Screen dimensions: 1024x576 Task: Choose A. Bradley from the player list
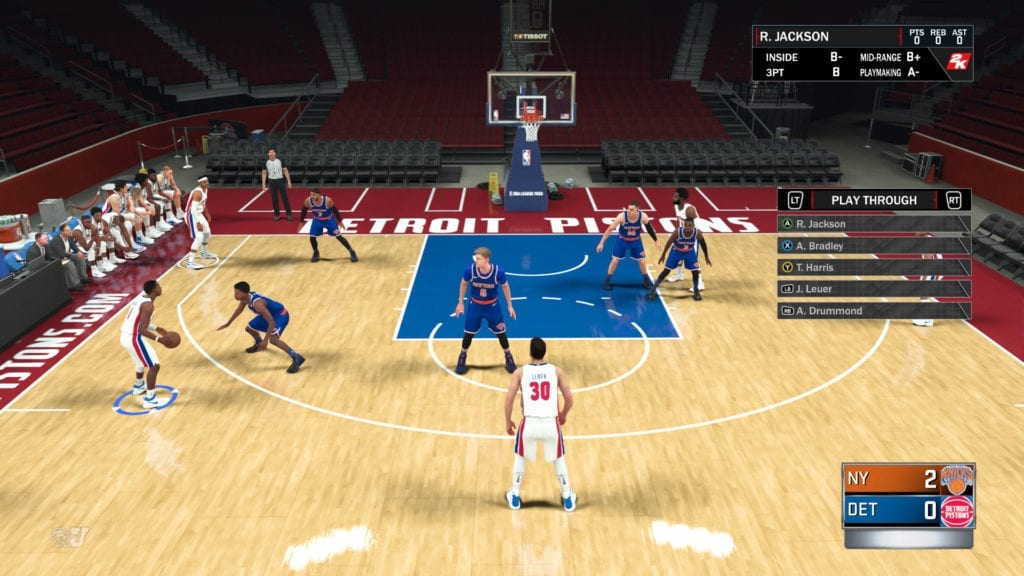(x=873, y=246)
